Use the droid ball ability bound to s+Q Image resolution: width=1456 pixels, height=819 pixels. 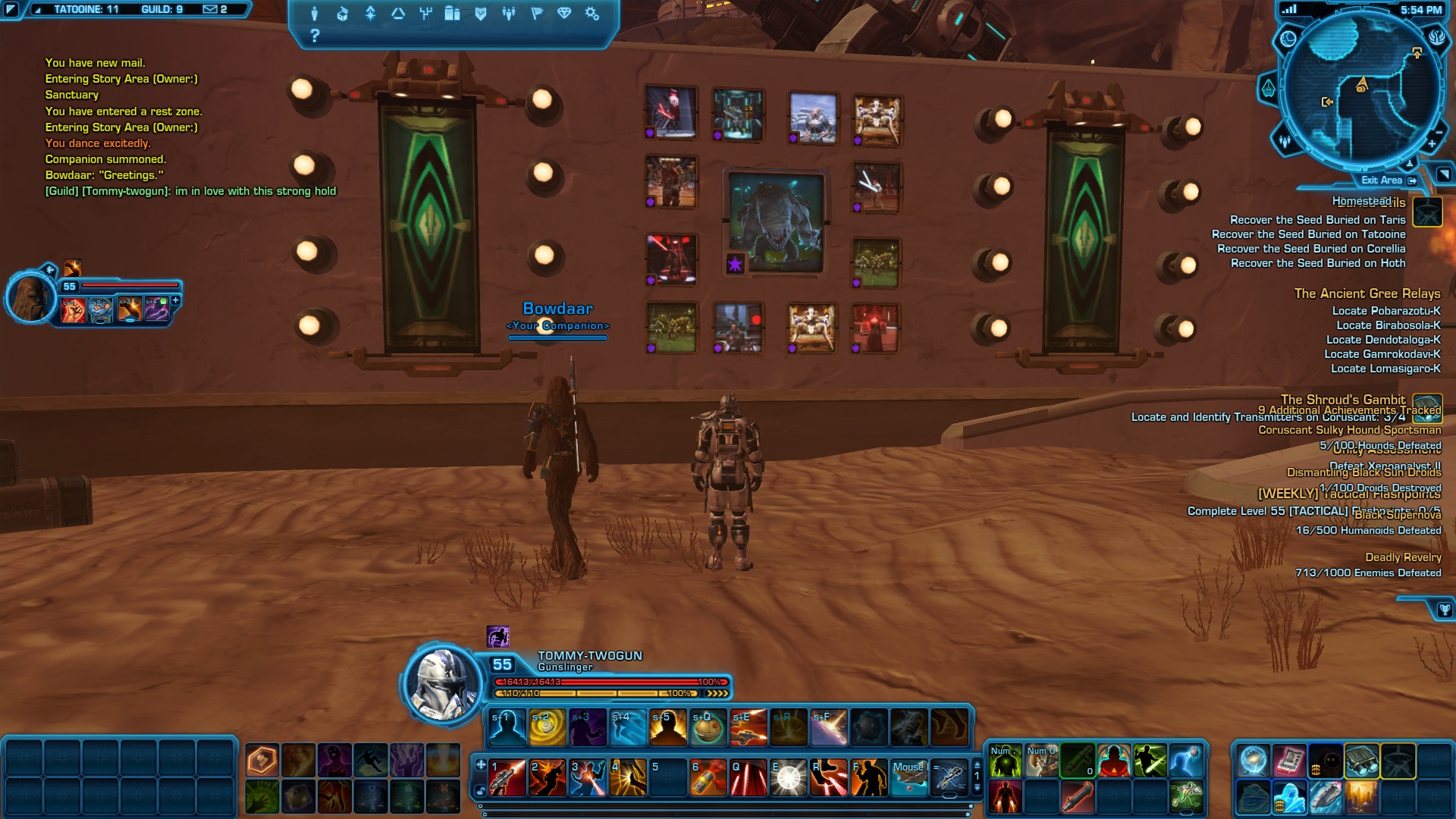point(708,727)
